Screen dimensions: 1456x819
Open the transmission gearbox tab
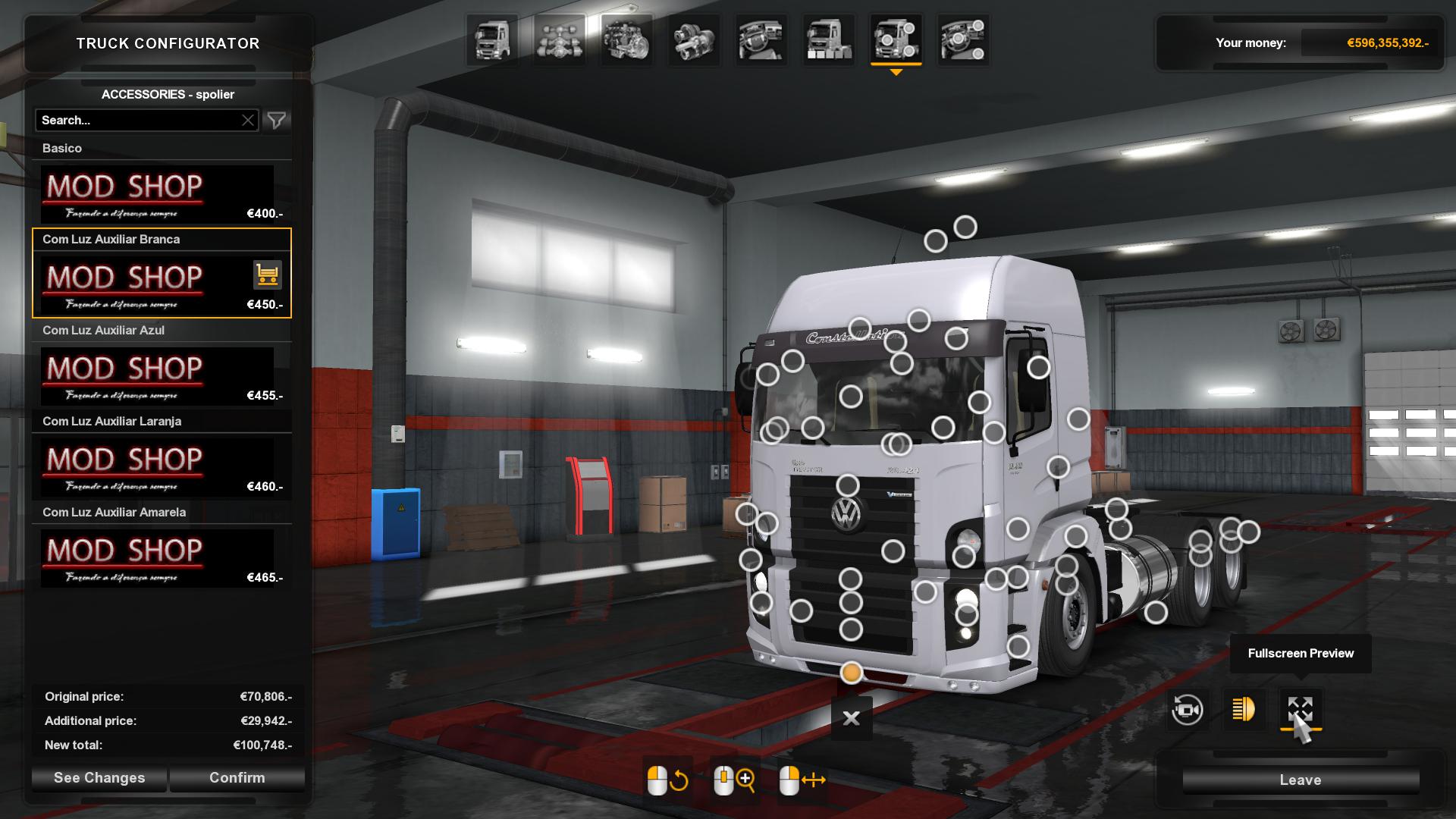pyautogui.click(x=693, y=40)
